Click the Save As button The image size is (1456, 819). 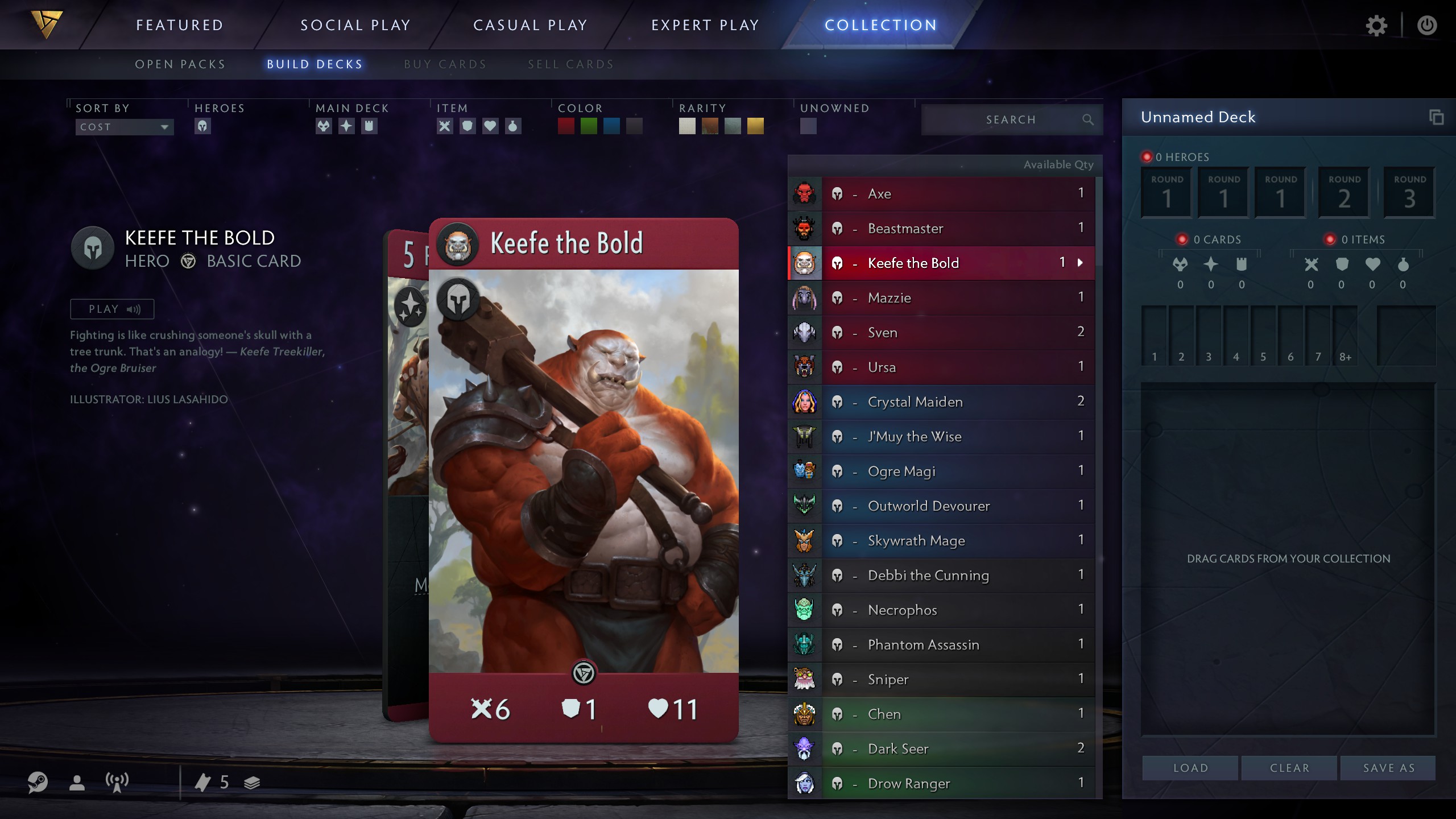tap(1388, 767)
